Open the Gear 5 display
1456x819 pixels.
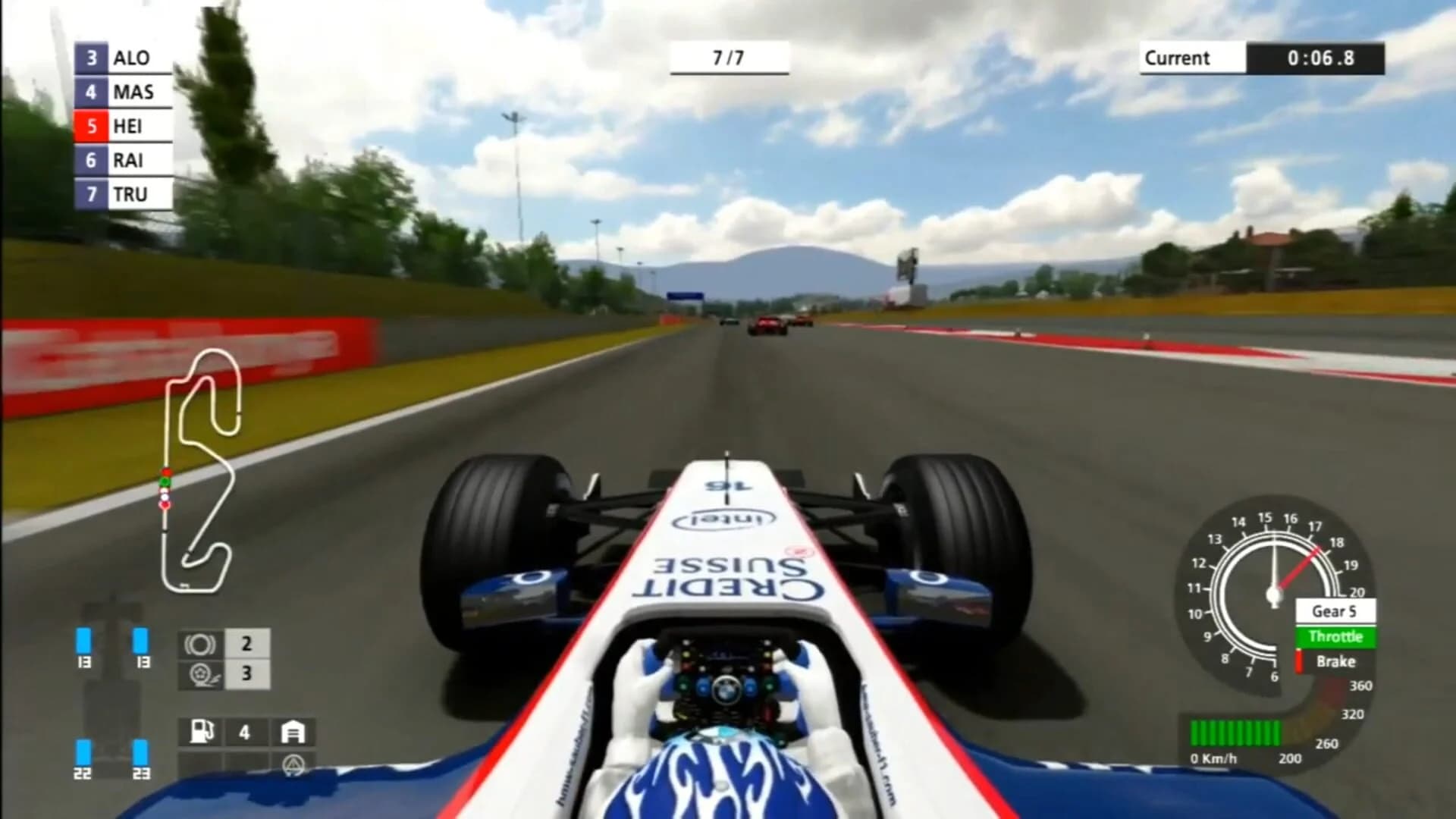pos(1337,611)
